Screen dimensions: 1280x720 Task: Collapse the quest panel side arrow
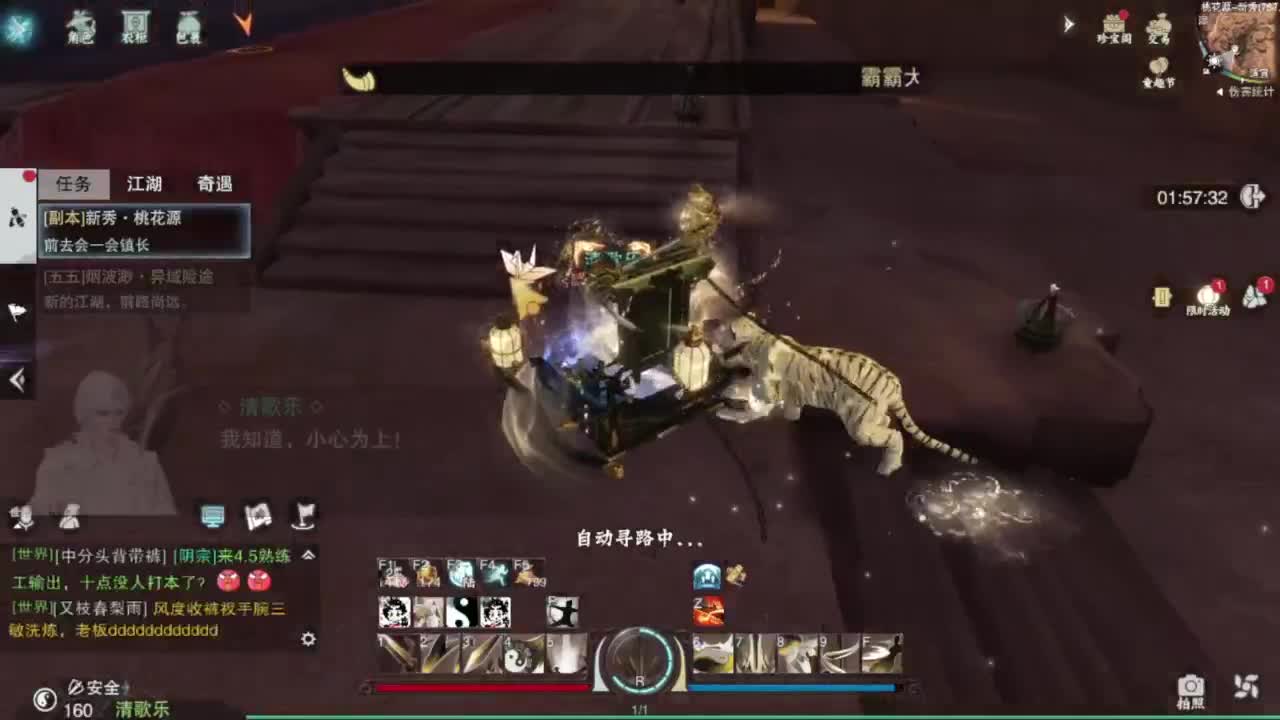point(14,378)
